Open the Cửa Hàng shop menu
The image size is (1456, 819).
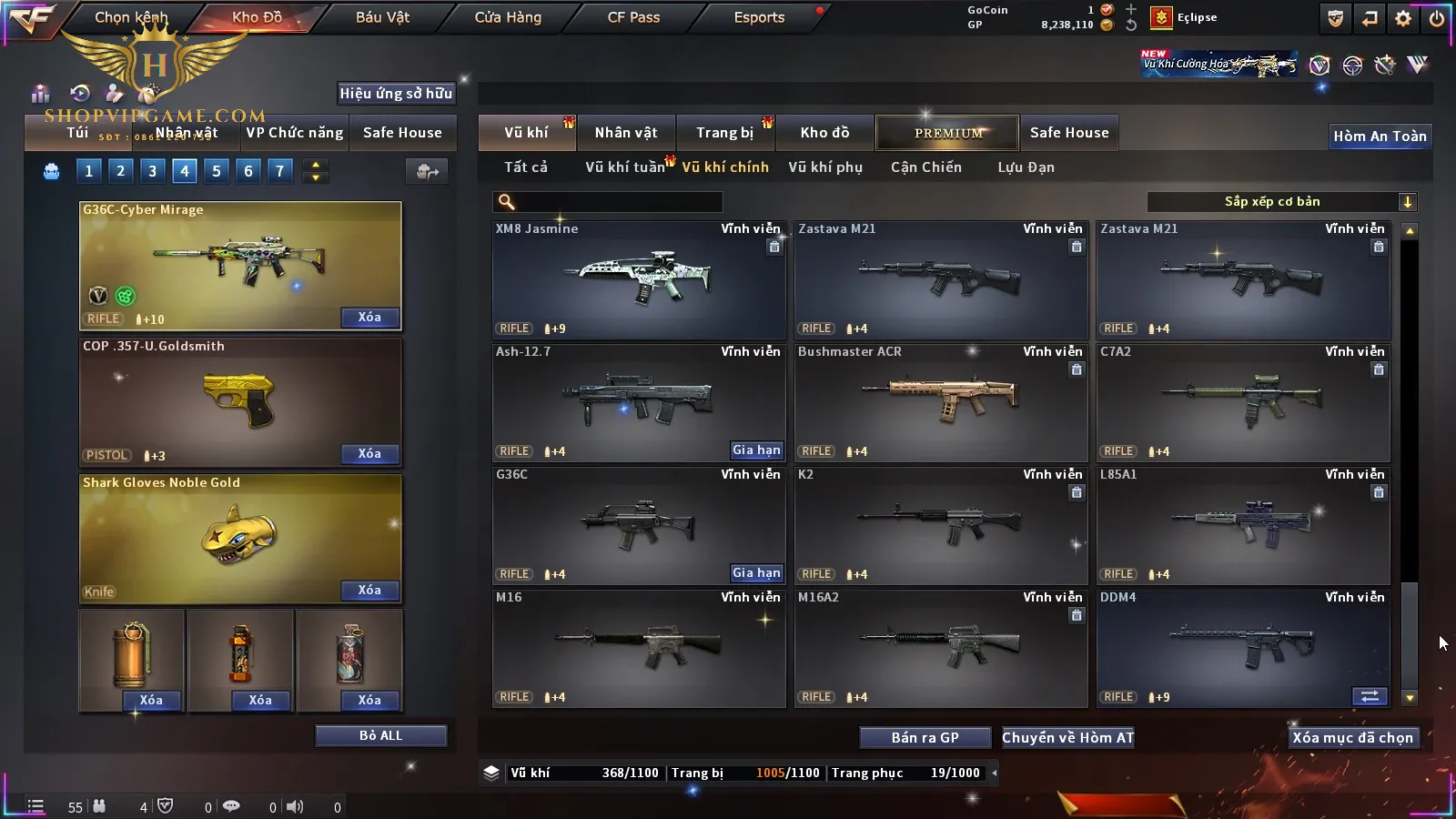tap(508, 17)
